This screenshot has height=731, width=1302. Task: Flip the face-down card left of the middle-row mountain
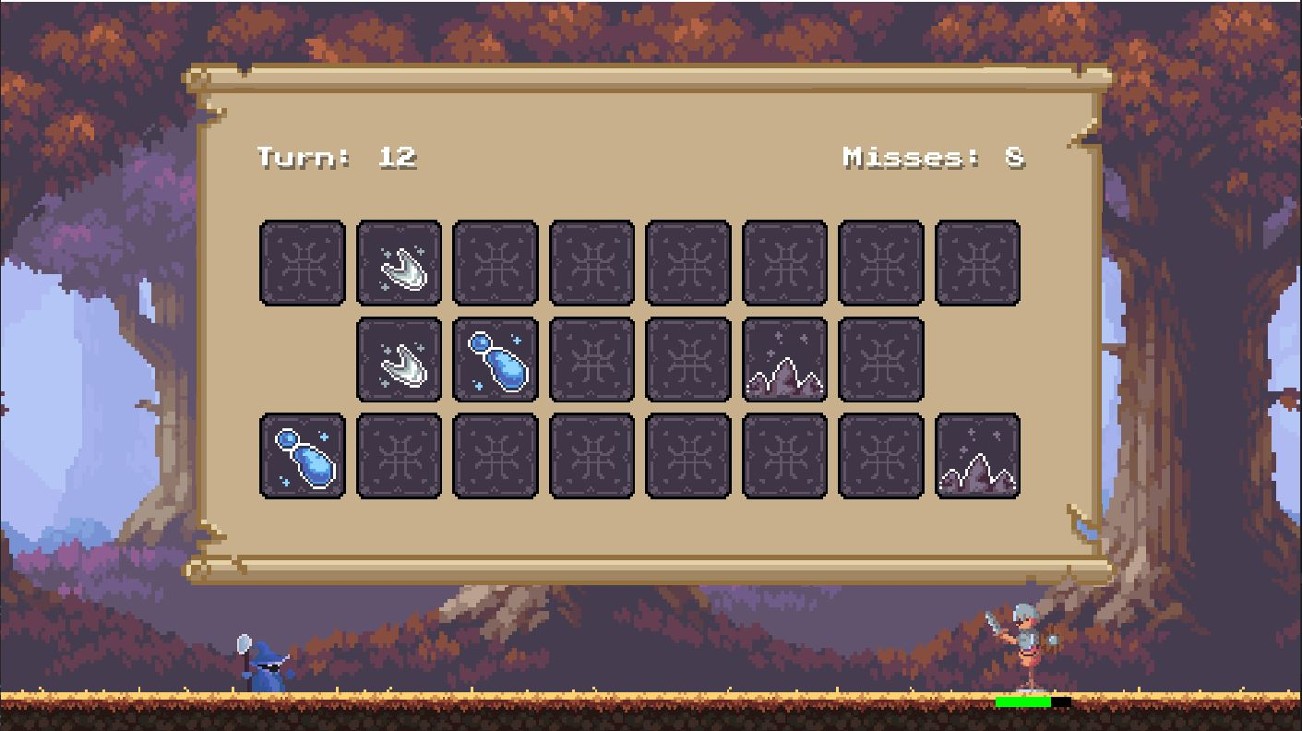pos(688,360)
